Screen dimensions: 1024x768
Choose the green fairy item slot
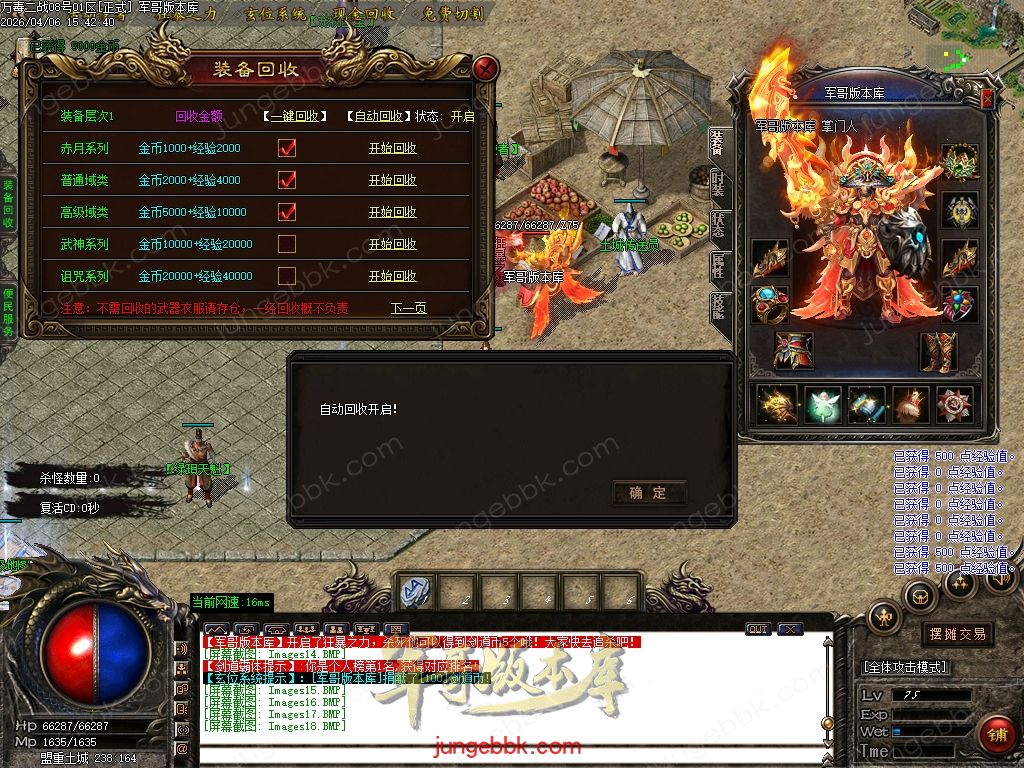[822, 405]
